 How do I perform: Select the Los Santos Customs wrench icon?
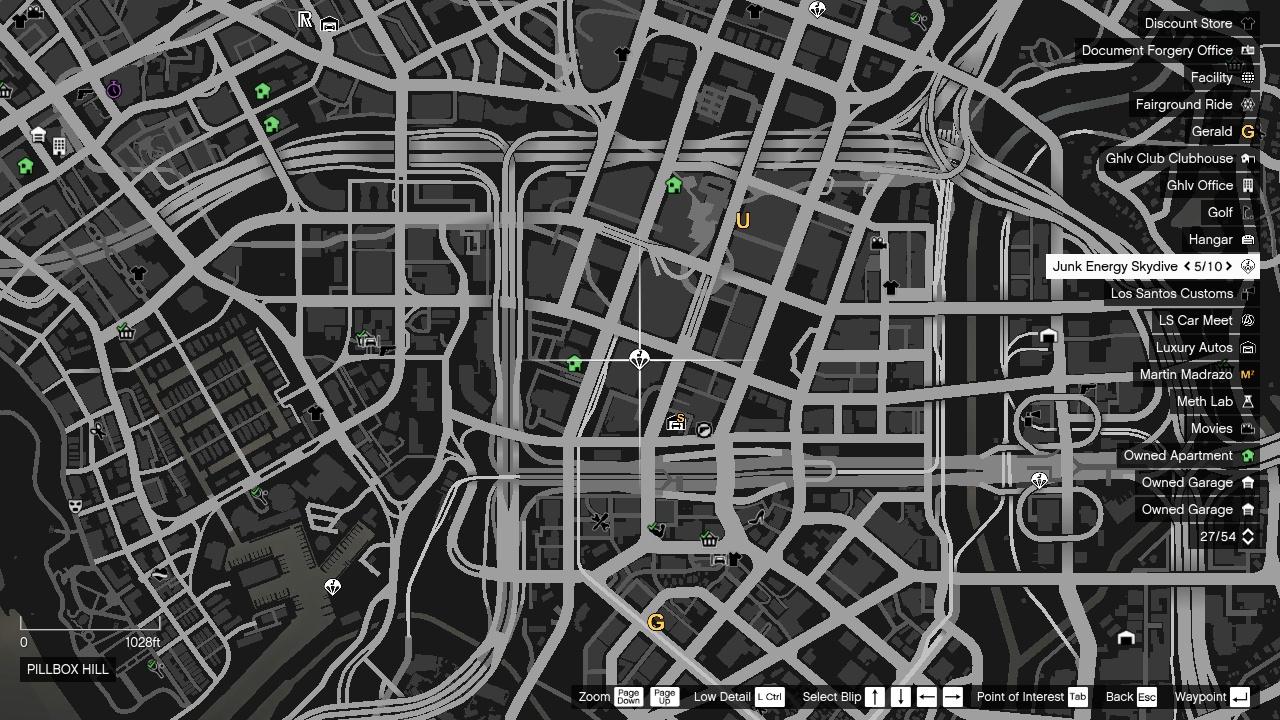tap(1246, 293)
